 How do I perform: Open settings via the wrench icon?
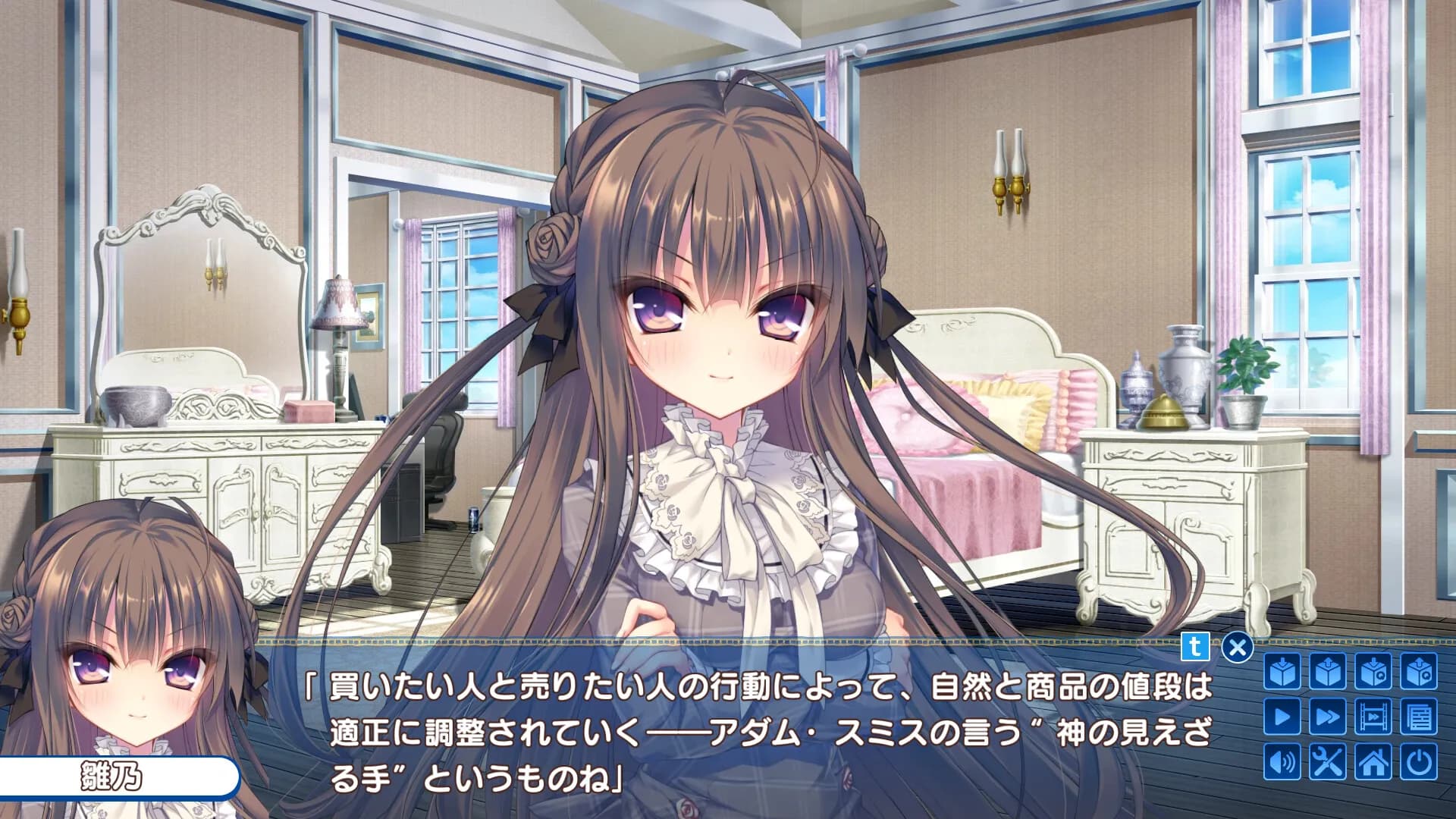(x=1327, y=761)
